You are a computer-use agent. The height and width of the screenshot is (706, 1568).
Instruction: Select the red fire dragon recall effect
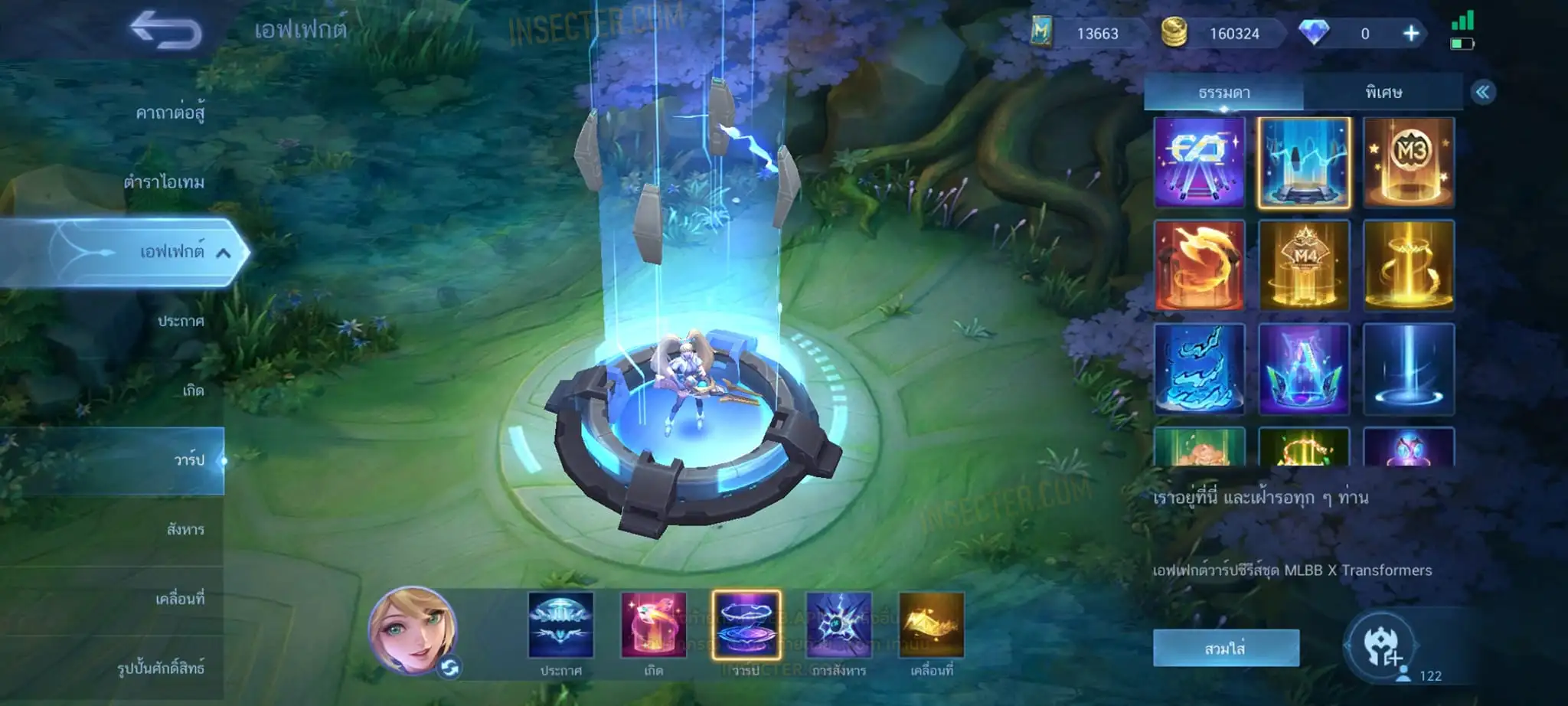click(1199, 265)
